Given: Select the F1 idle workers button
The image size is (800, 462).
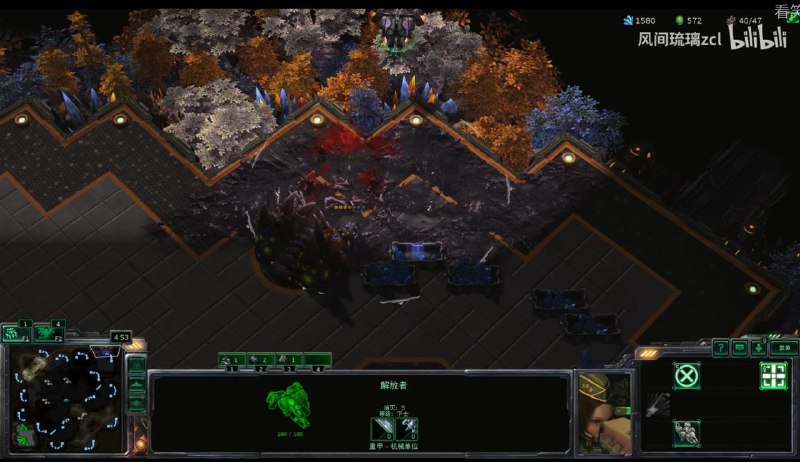Looking at the screenshot, I should [x=15, y=333].
